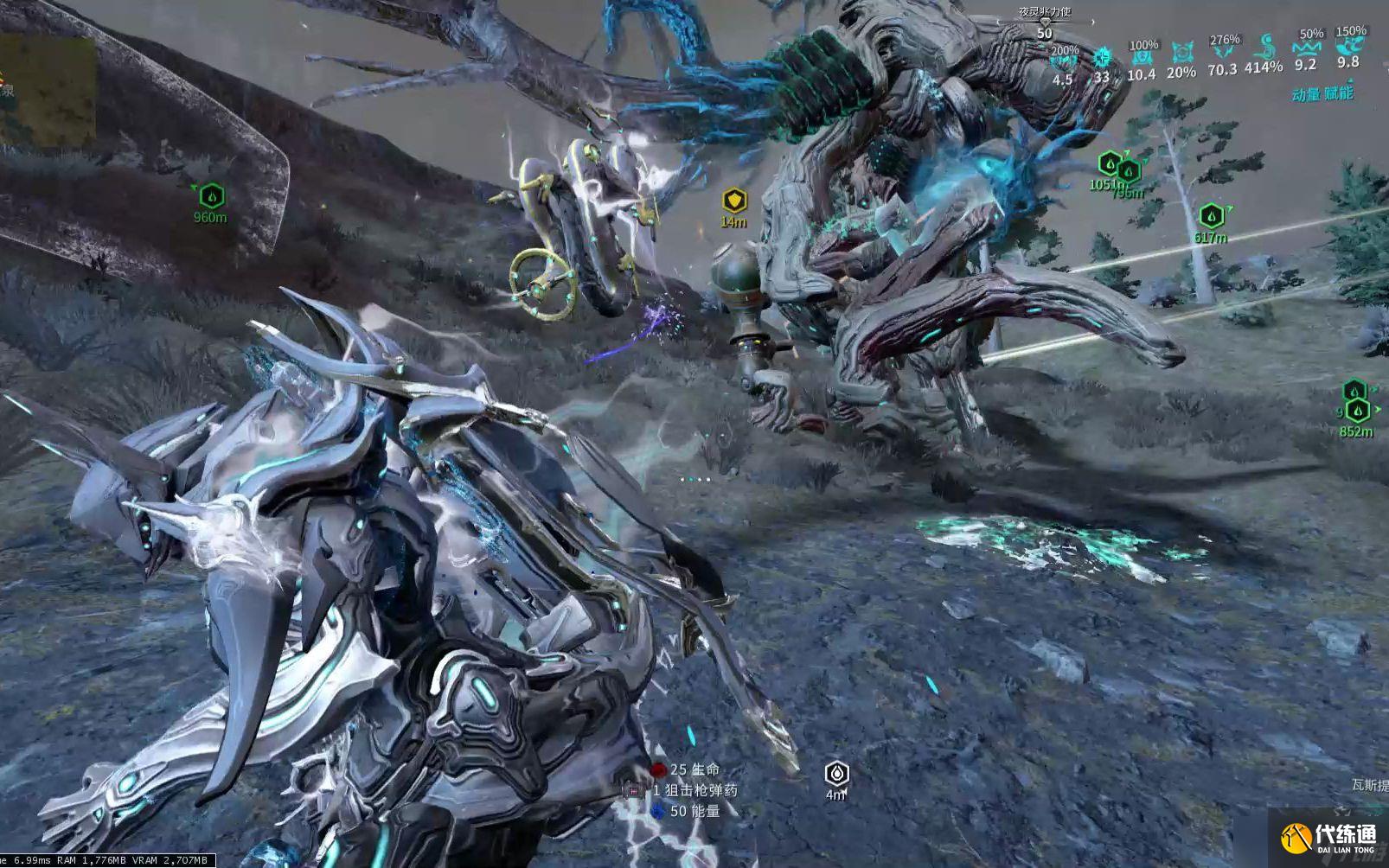
Task: Select the wave buff icon showing 150%
Action: (1349, 48)
